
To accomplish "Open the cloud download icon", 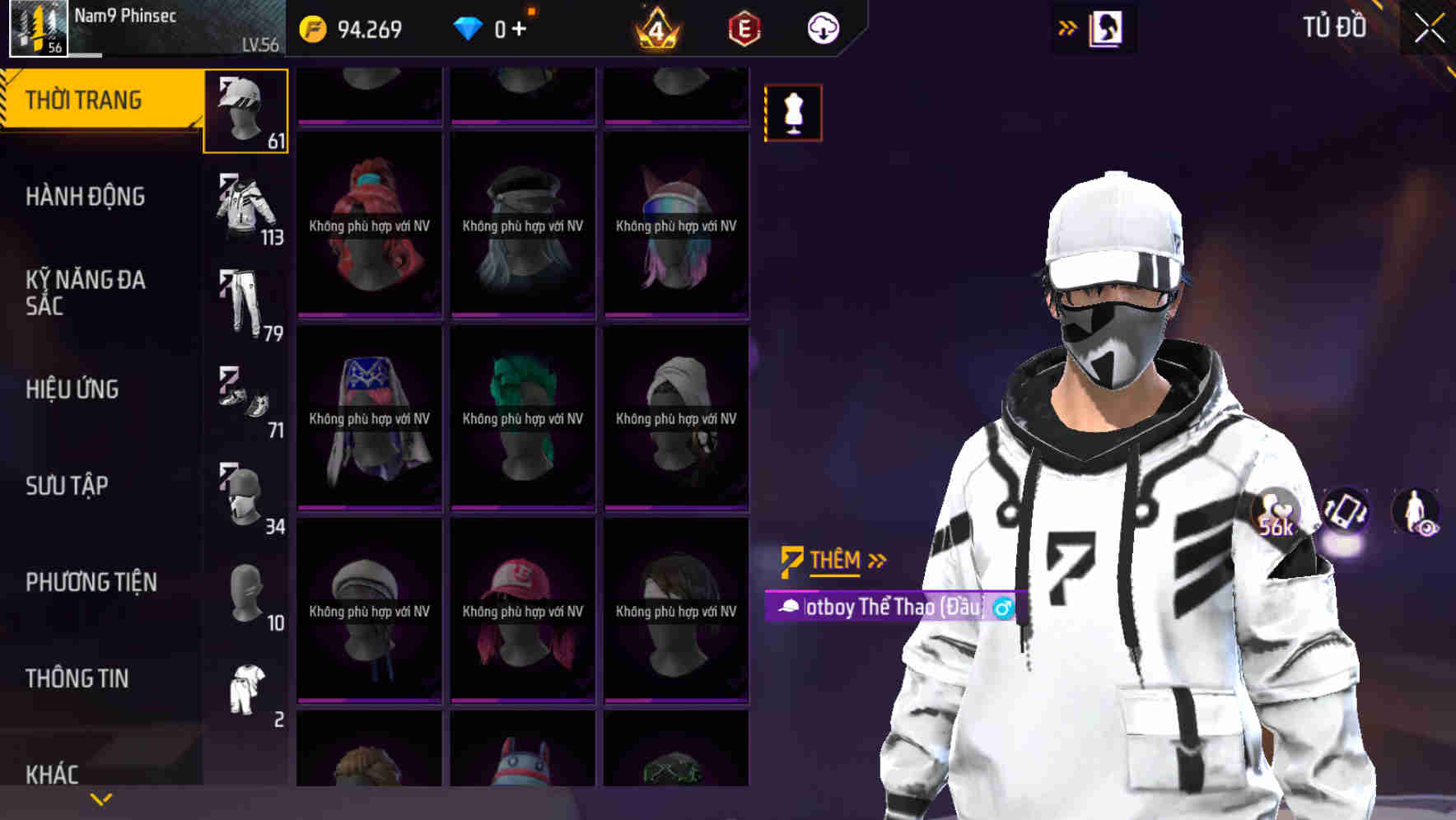I will (822, 27).
